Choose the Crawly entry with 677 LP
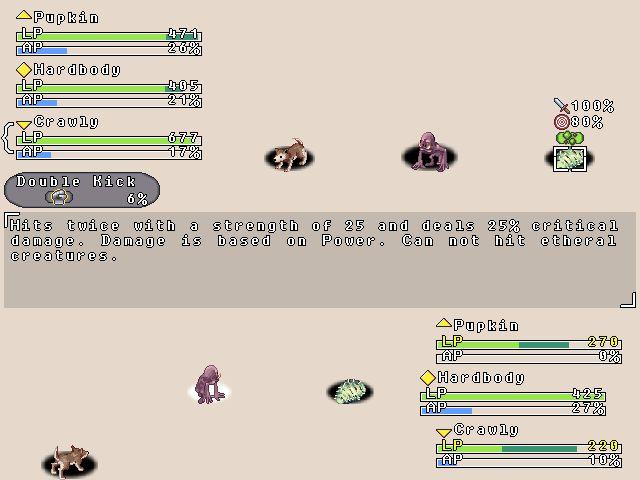The image size is (640, 480). coord(108,137)
